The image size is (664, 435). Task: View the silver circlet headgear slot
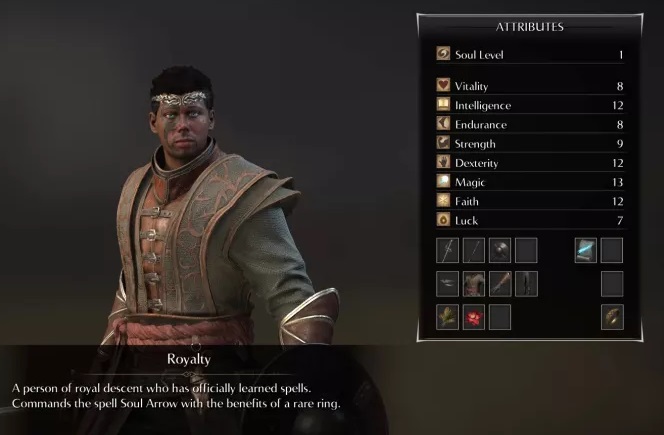448,284
